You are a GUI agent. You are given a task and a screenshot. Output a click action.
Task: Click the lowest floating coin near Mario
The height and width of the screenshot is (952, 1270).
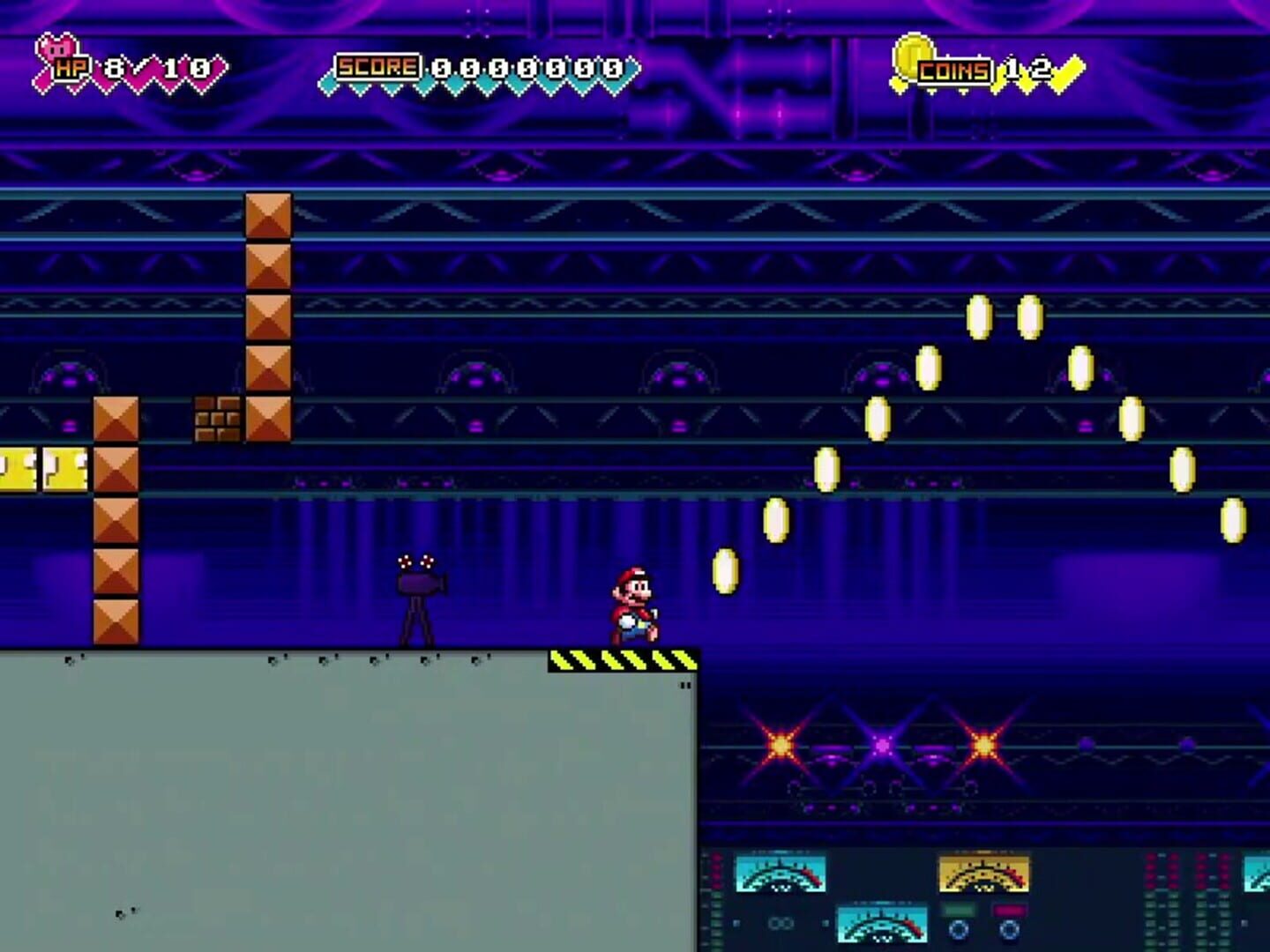pos(725,569)
